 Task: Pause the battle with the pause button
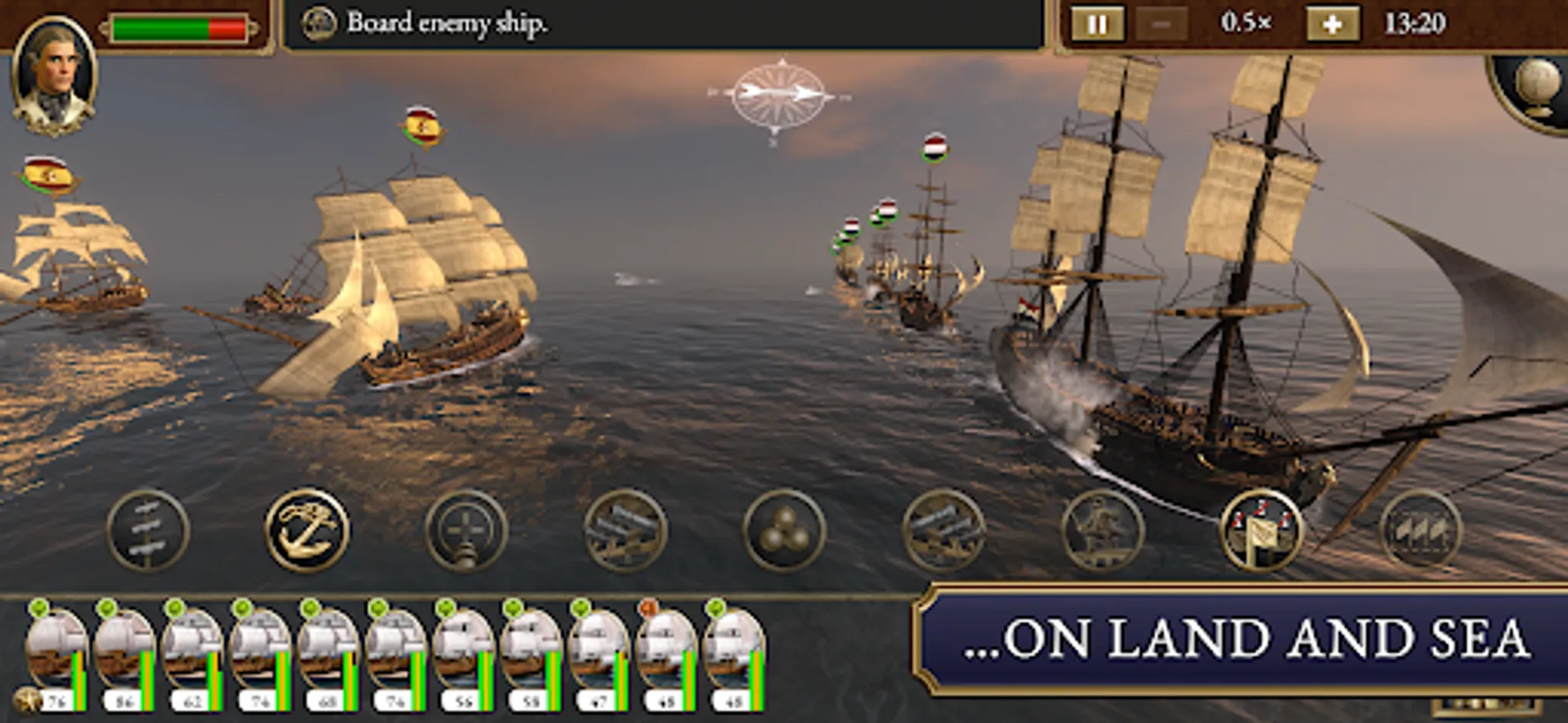coord(1098,24)
